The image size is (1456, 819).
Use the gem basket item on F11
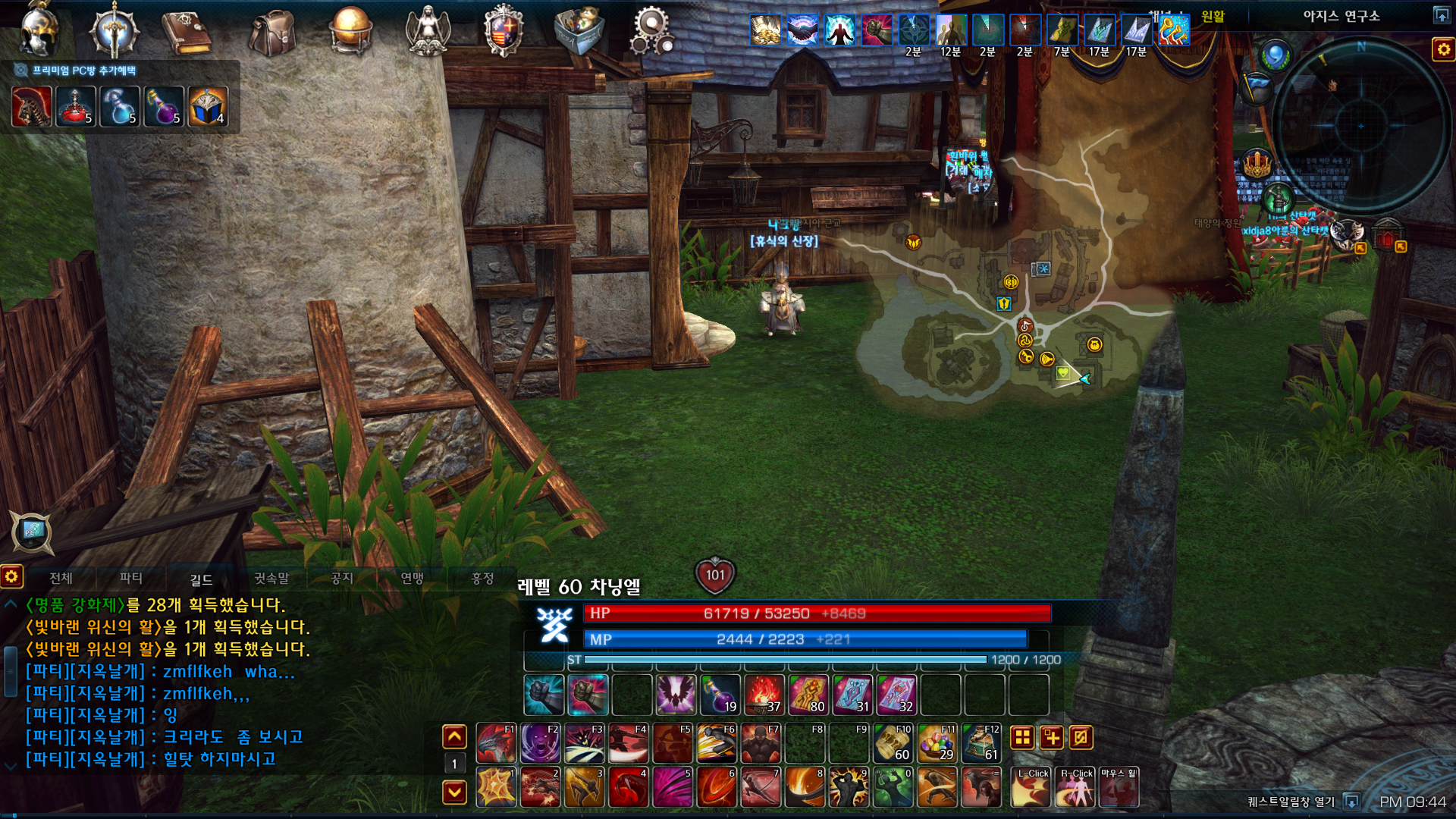pos(937,742)
